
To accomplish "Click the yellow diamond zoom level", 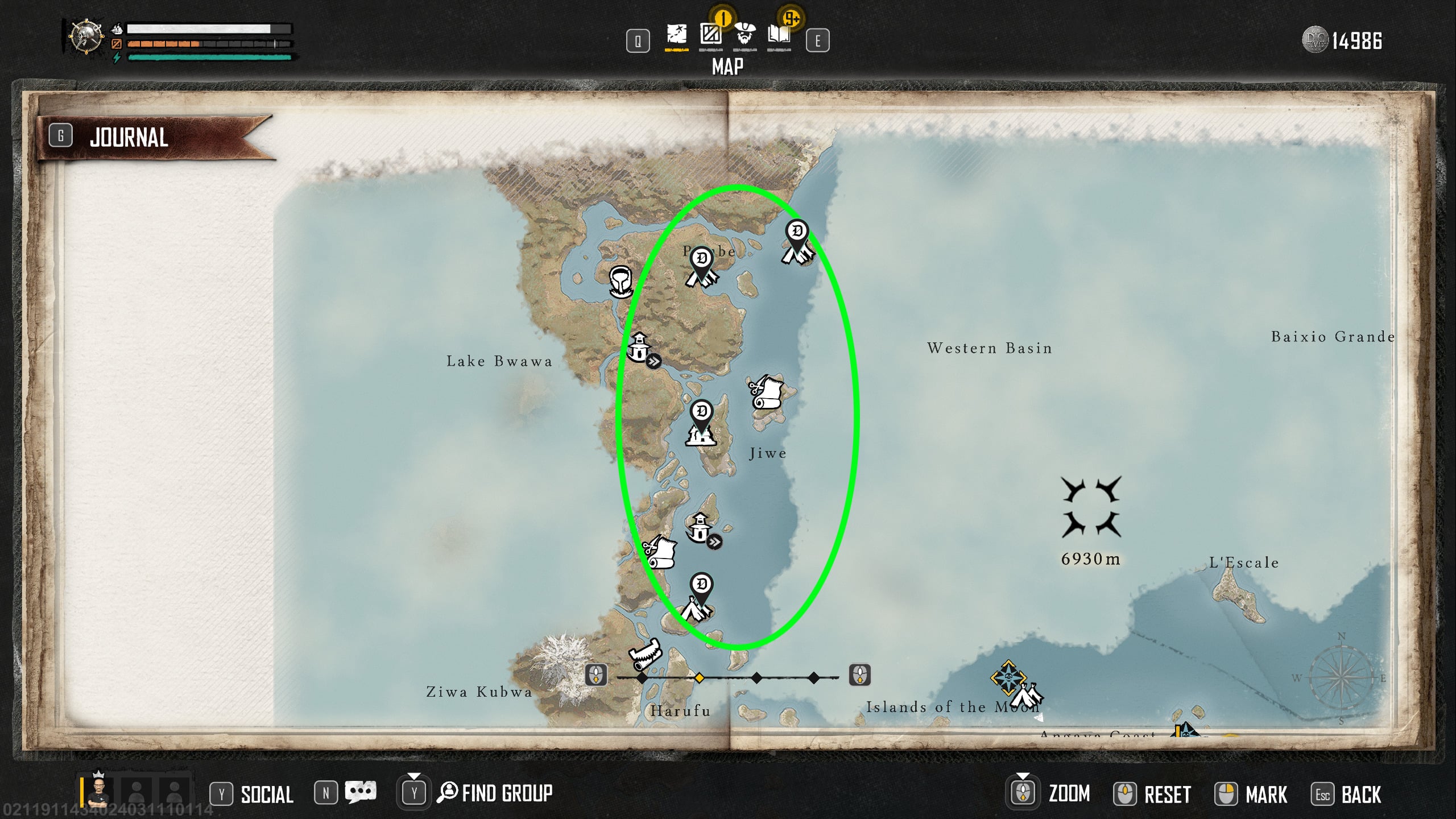I will (699, 677).
